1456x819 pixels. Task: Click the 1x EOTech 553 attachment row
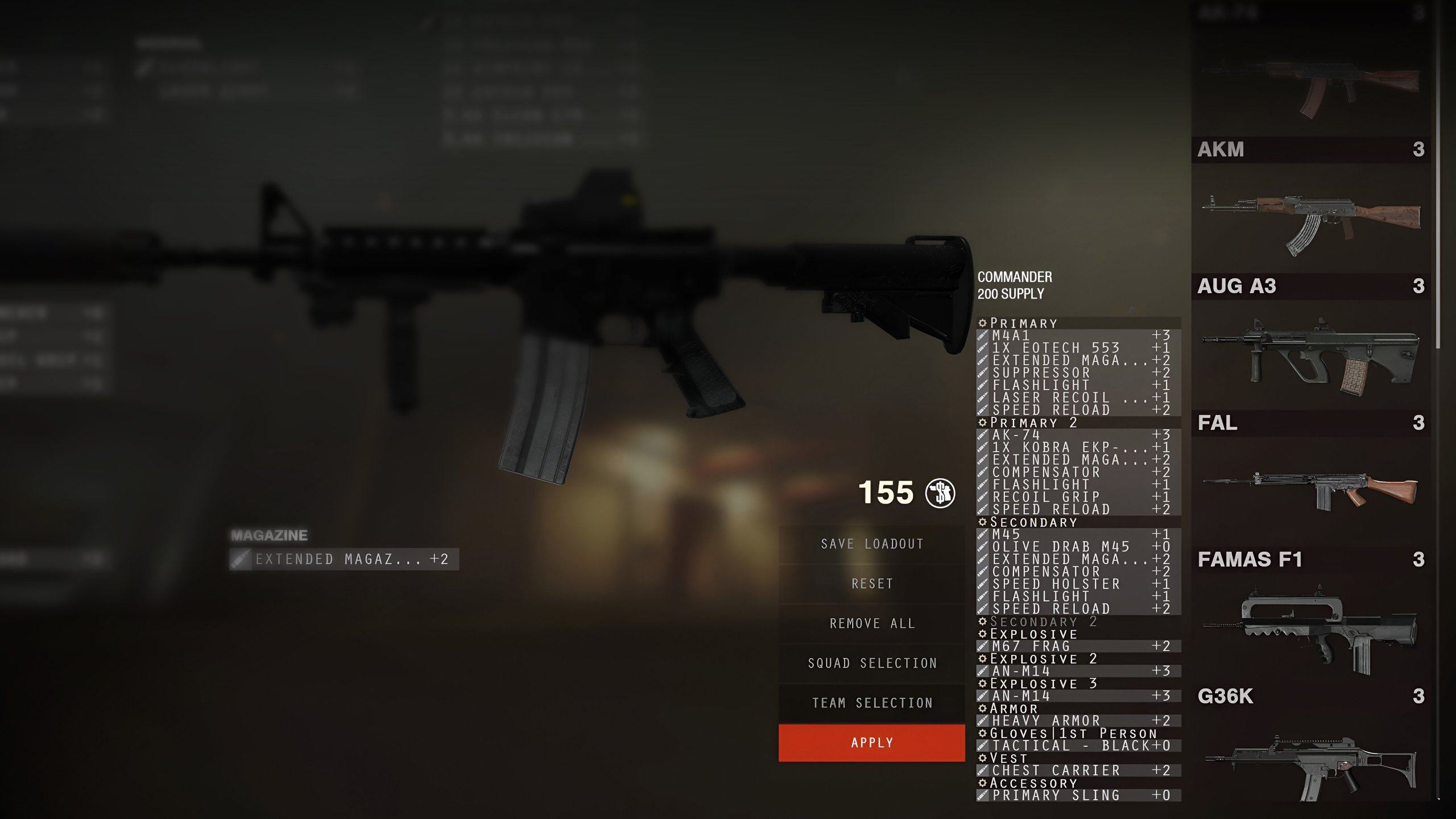click(1078, 348)
